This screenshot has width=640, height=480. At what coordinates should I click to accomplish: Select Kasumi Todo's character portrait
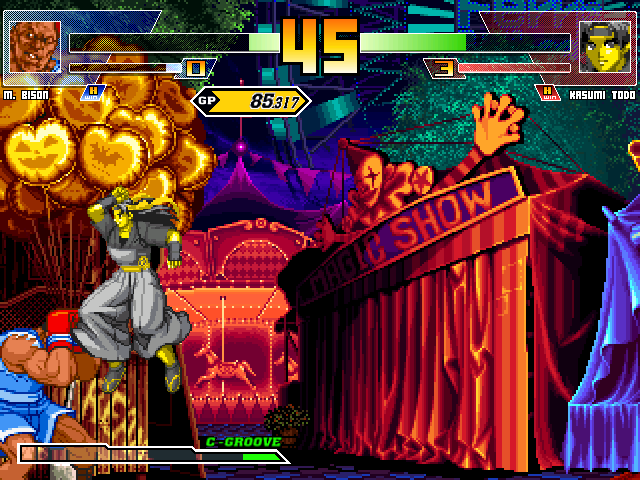pos(605,49)
